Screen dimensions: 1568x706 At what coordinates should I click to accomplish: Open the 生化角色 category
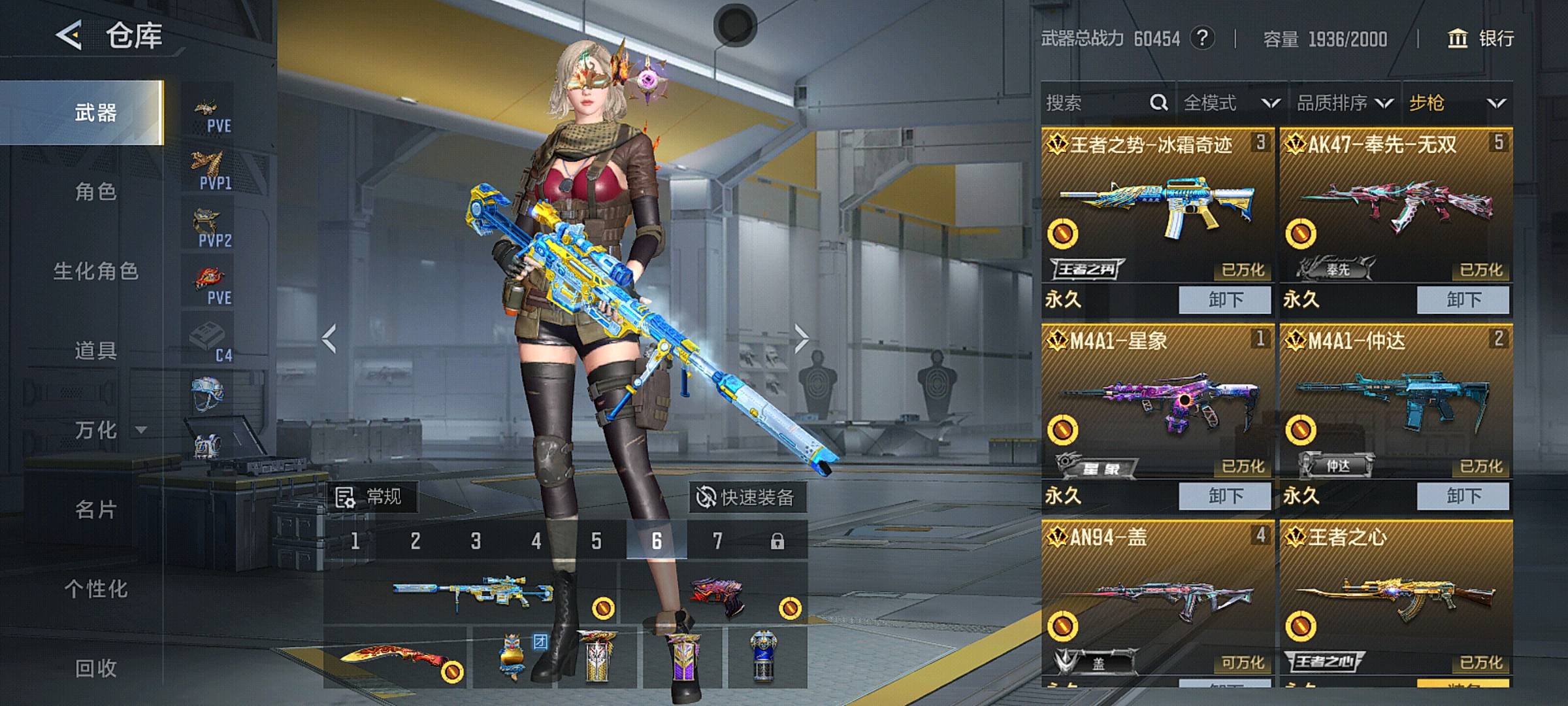point(95,271)
